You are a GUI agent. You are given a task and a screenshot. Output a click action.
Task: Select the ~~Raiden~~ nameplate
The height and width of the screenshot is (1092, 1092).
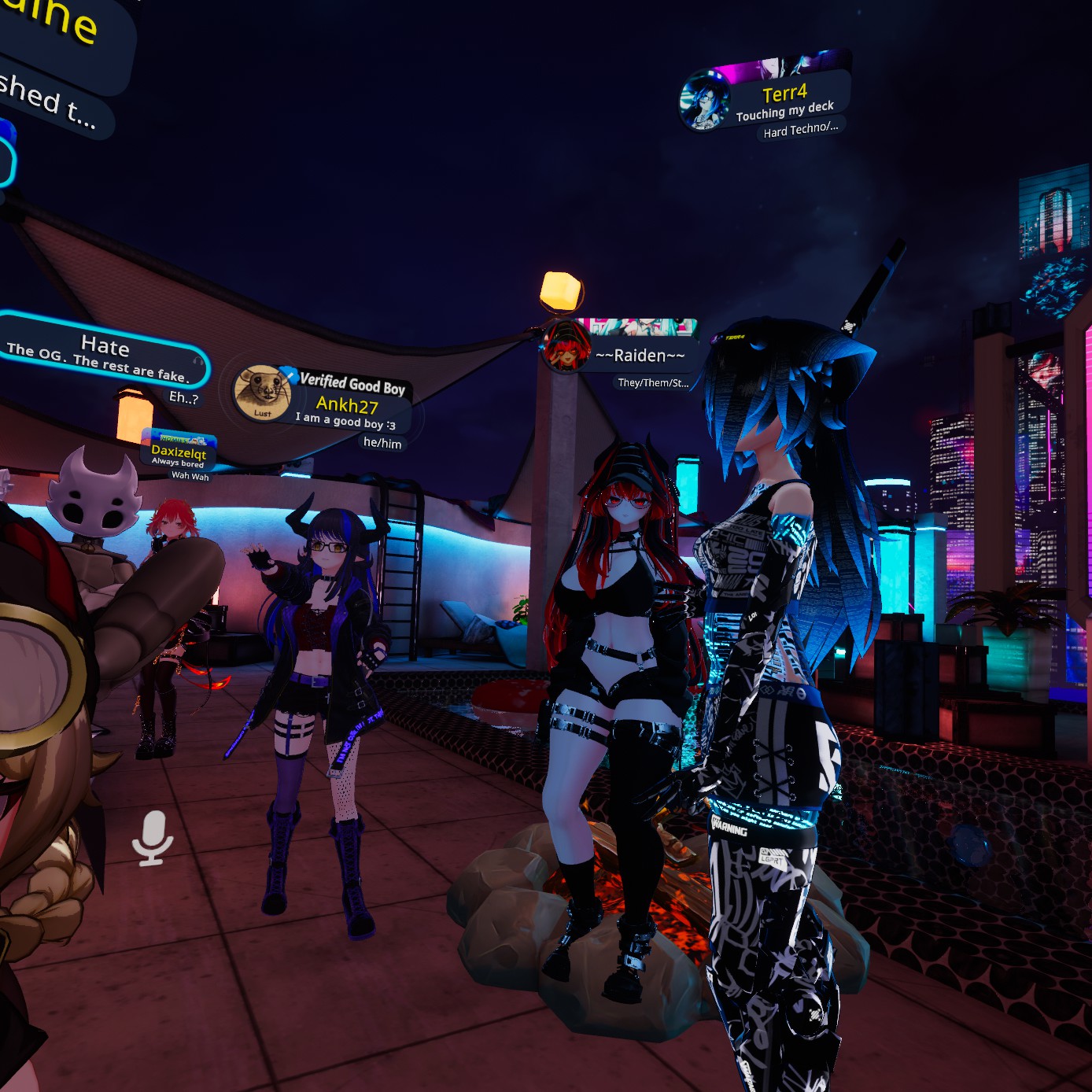640,356
